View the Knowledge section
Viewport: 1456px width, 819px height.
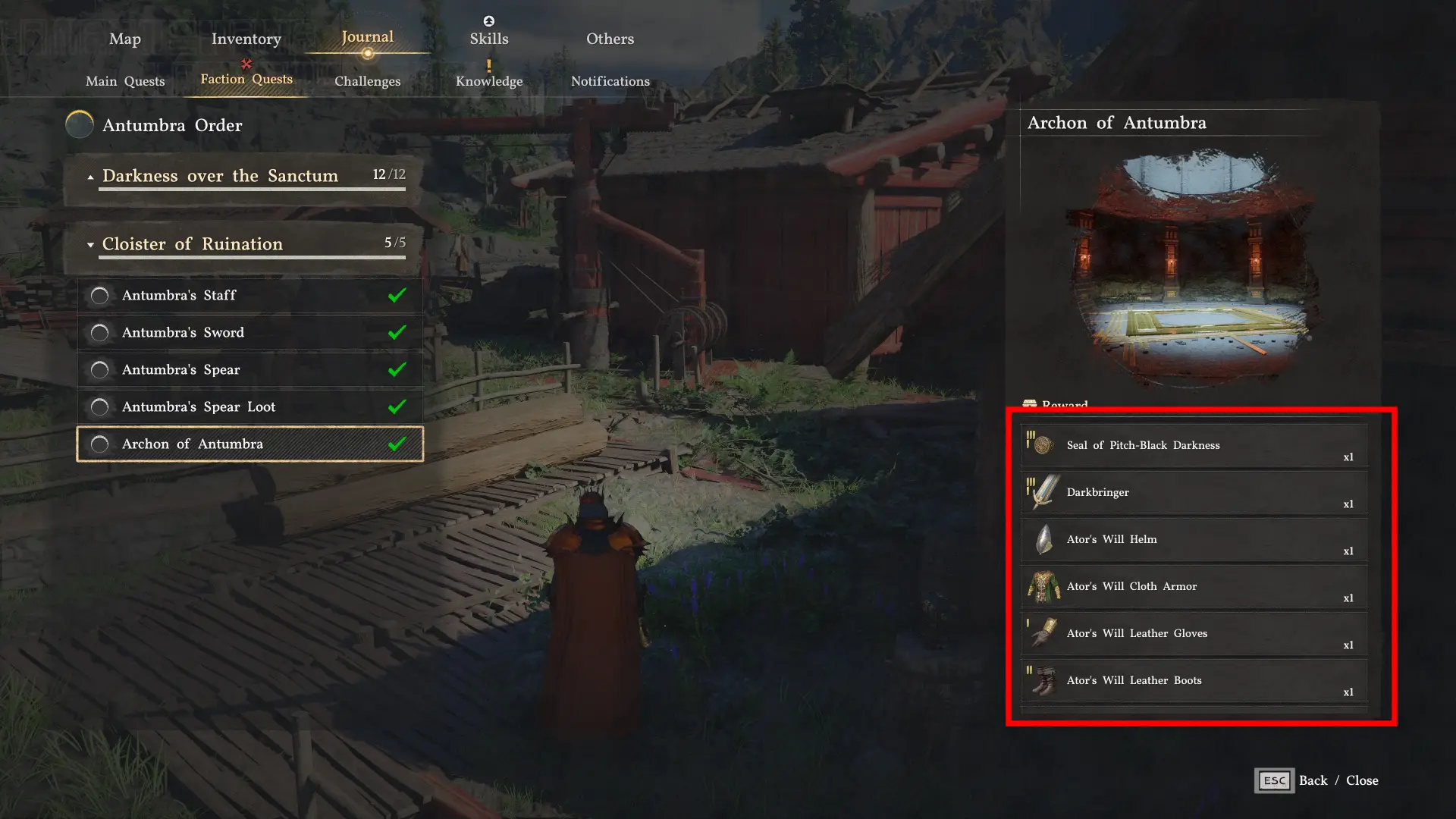489,81
